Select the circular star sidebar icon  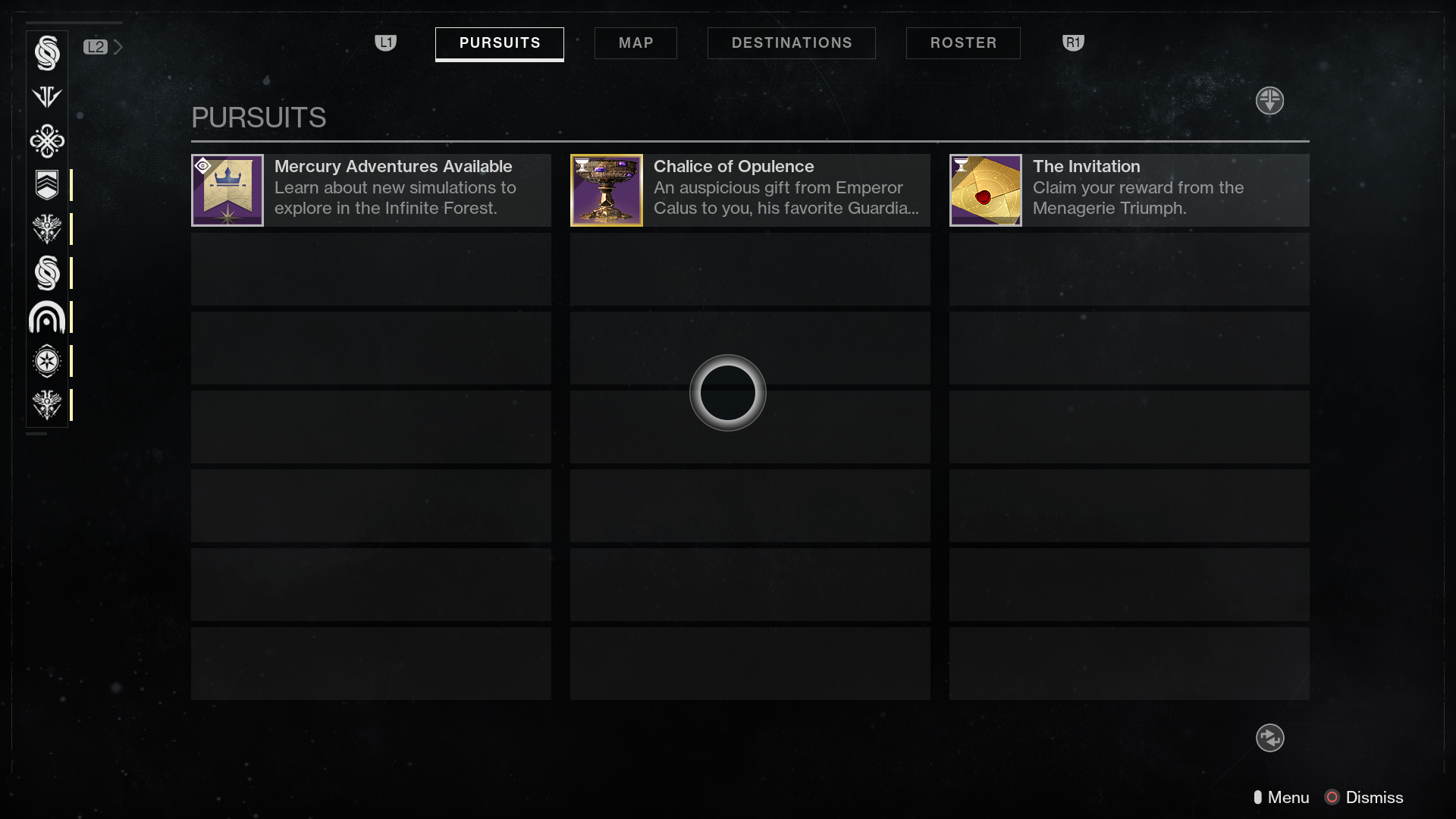click(47, 361)
